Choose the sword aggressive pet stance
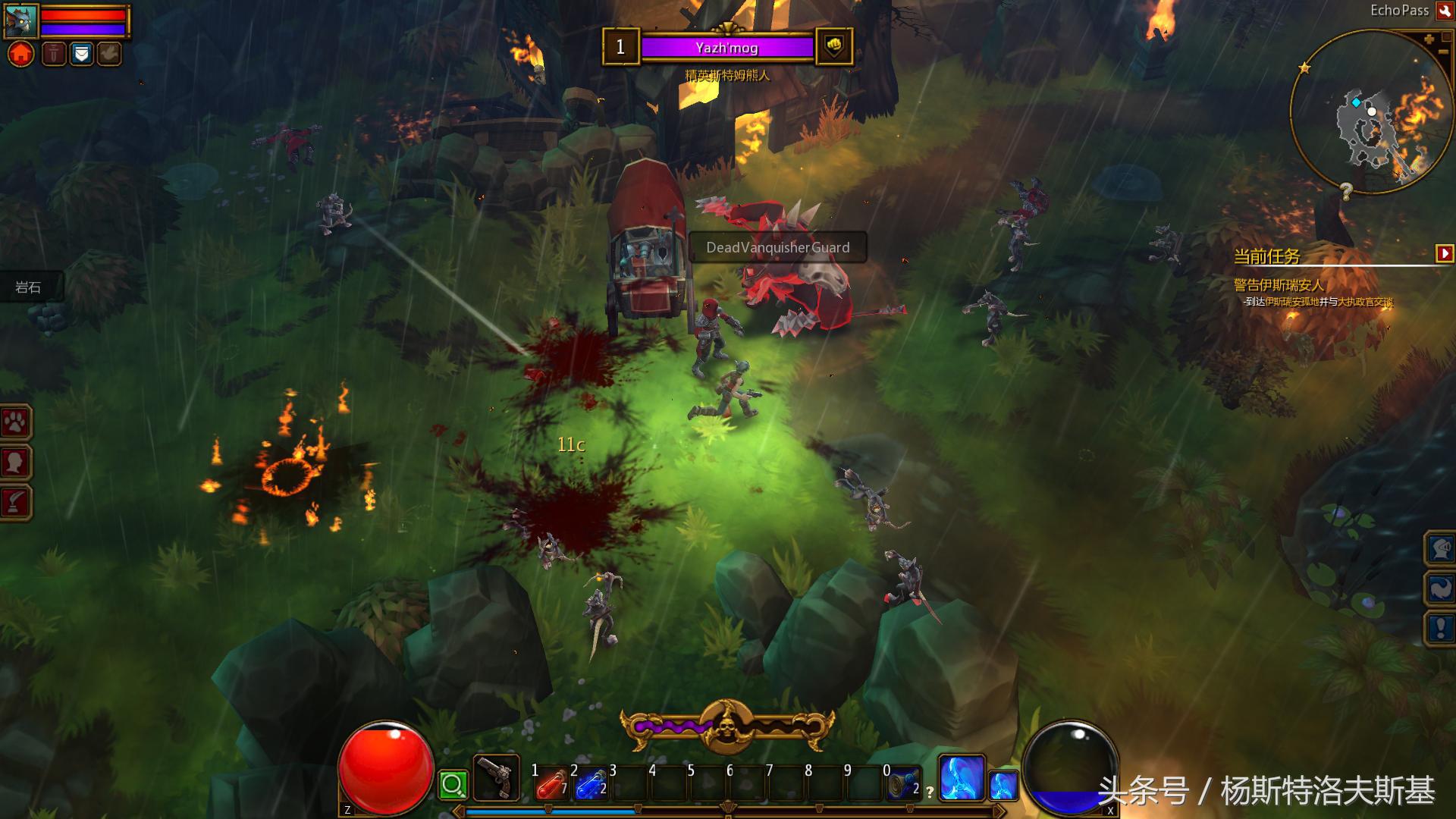The width and height of the screenshot is (1456, 819). (54, 54)
